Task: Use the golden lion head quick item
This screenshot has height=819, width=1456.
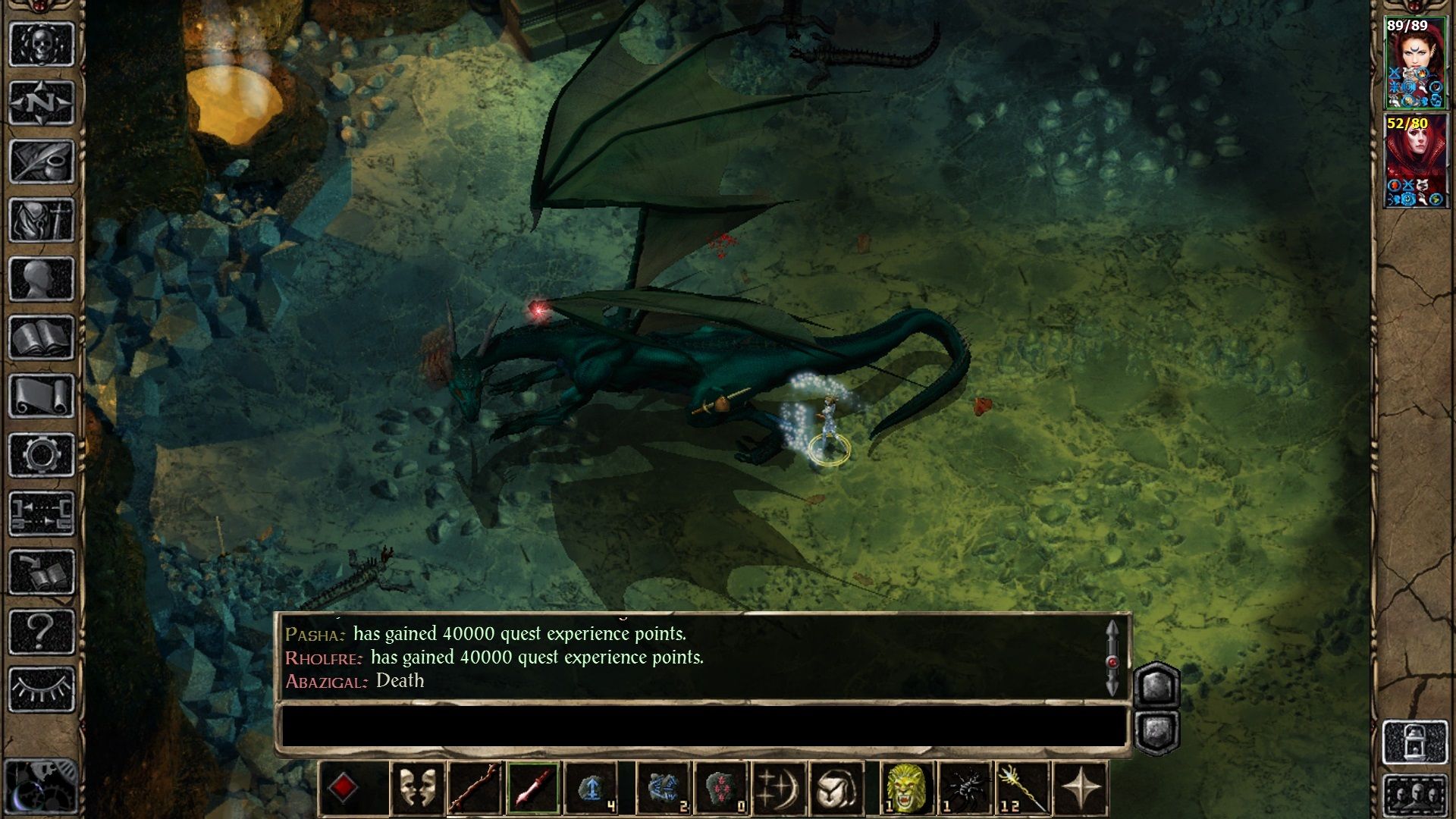Action: (906, 789)
